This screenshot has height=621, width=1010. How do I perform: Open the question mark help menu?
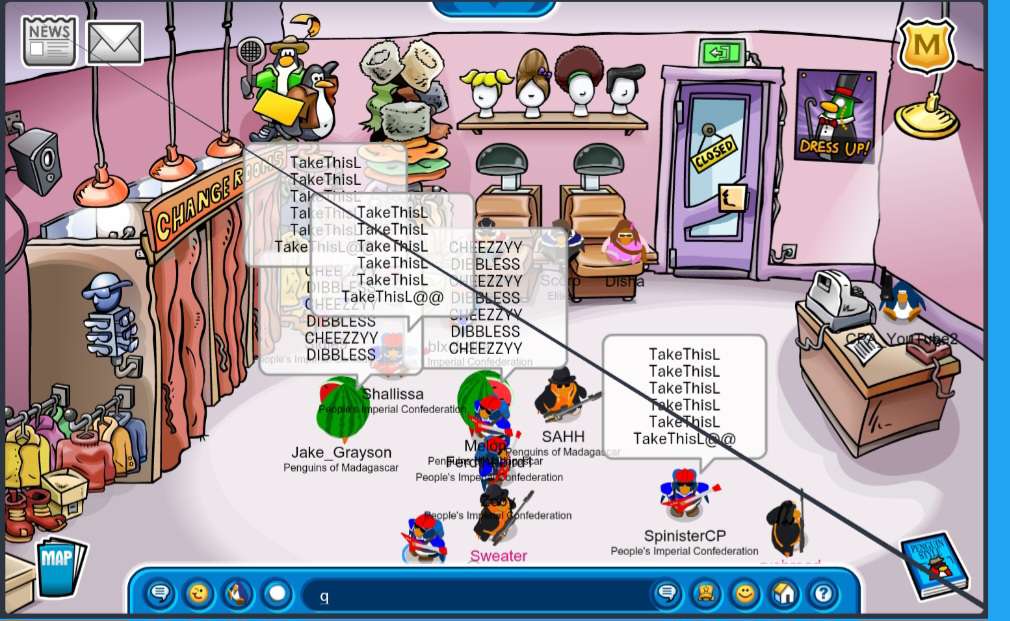823,594
